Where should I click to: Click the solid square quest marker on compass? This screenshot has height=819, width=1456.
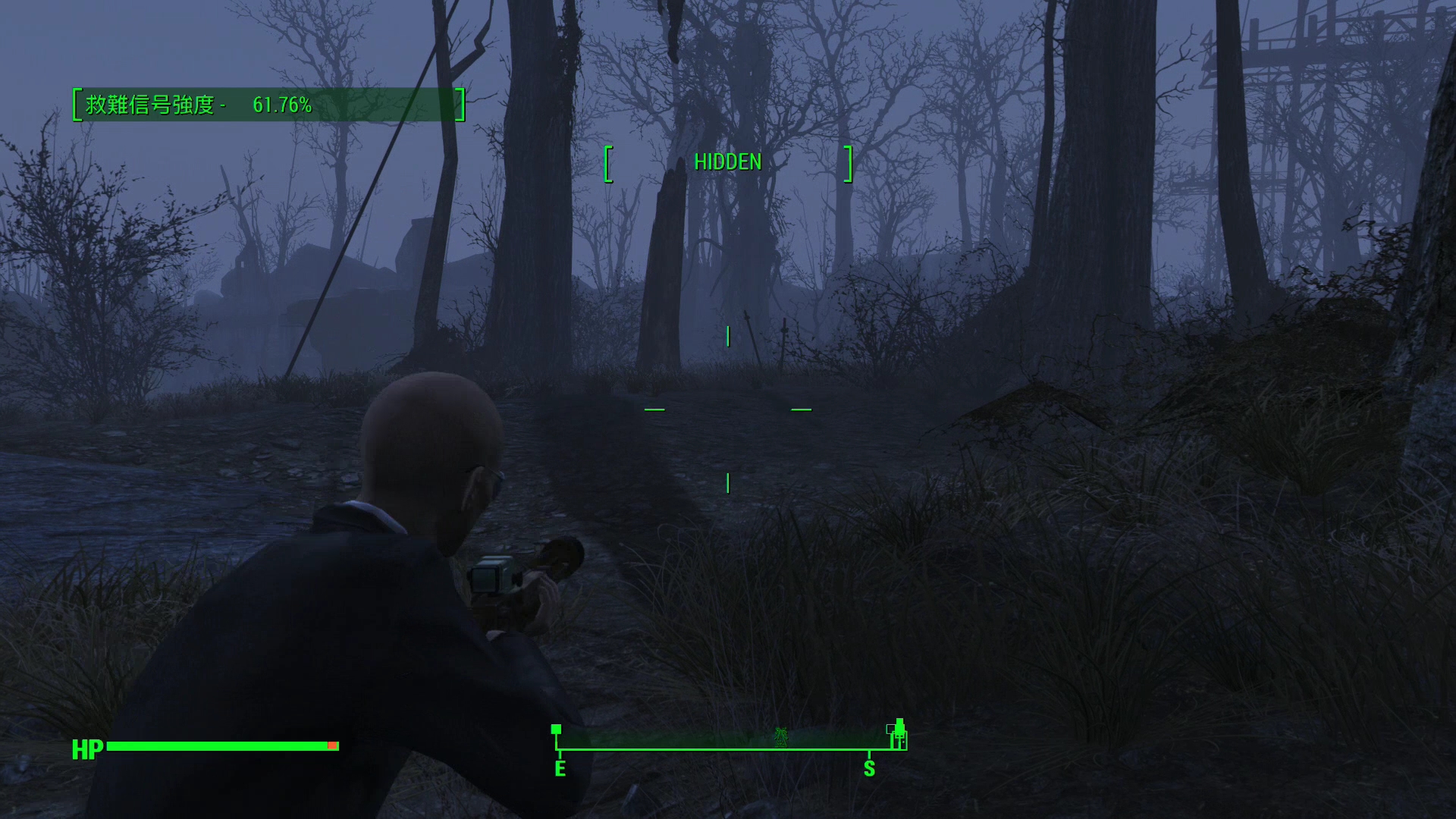[556, 729]
